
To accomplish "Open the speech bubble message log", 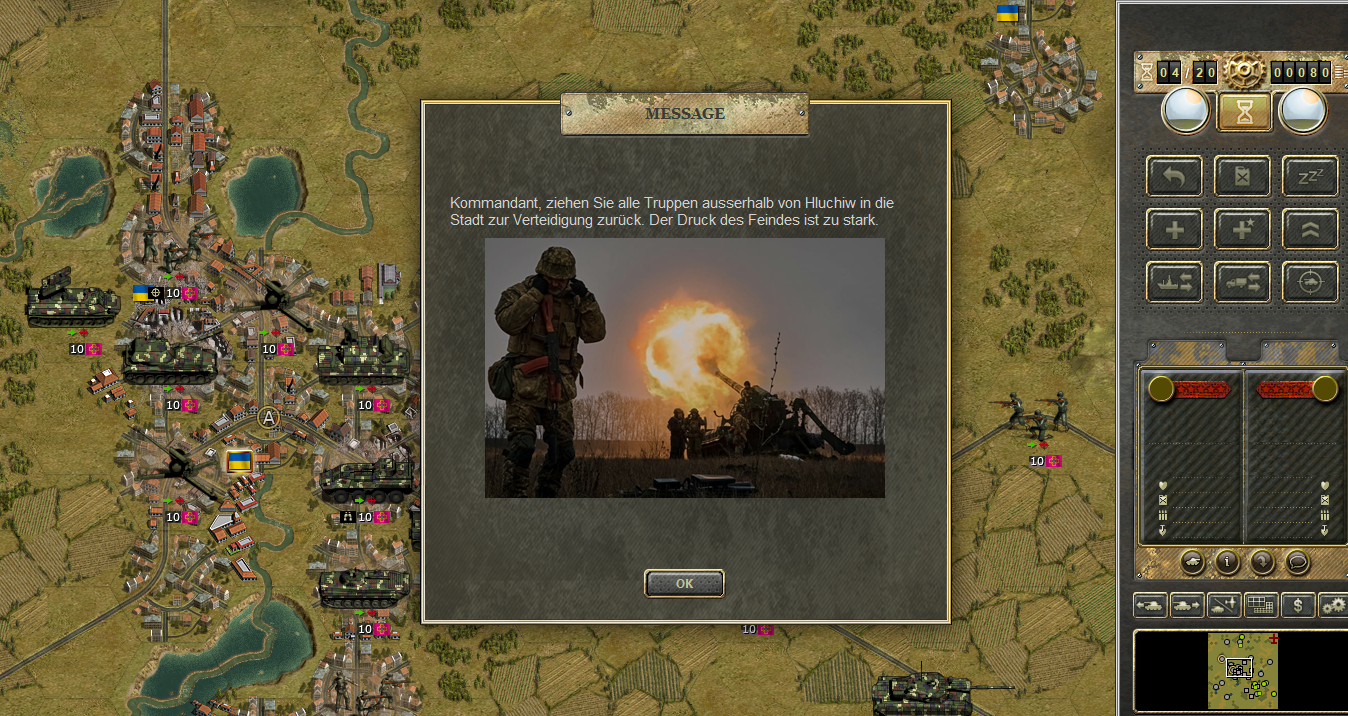I will [x=1298, y=562].
